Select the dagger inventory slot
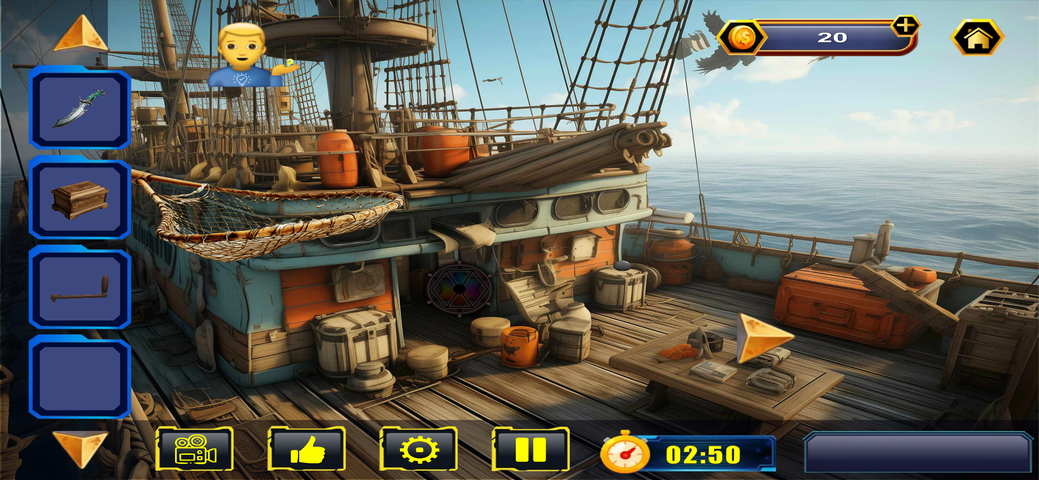 pyautogui.click(x=80, y=108)
